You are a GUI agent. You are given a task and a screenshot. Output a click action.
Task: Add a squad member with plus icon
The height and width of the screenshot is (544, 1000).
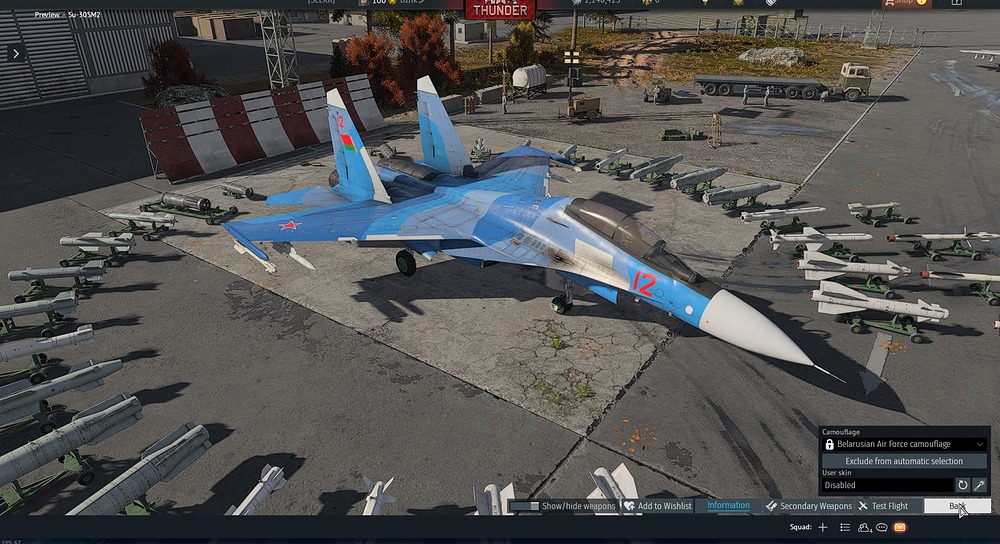point(823,527)
